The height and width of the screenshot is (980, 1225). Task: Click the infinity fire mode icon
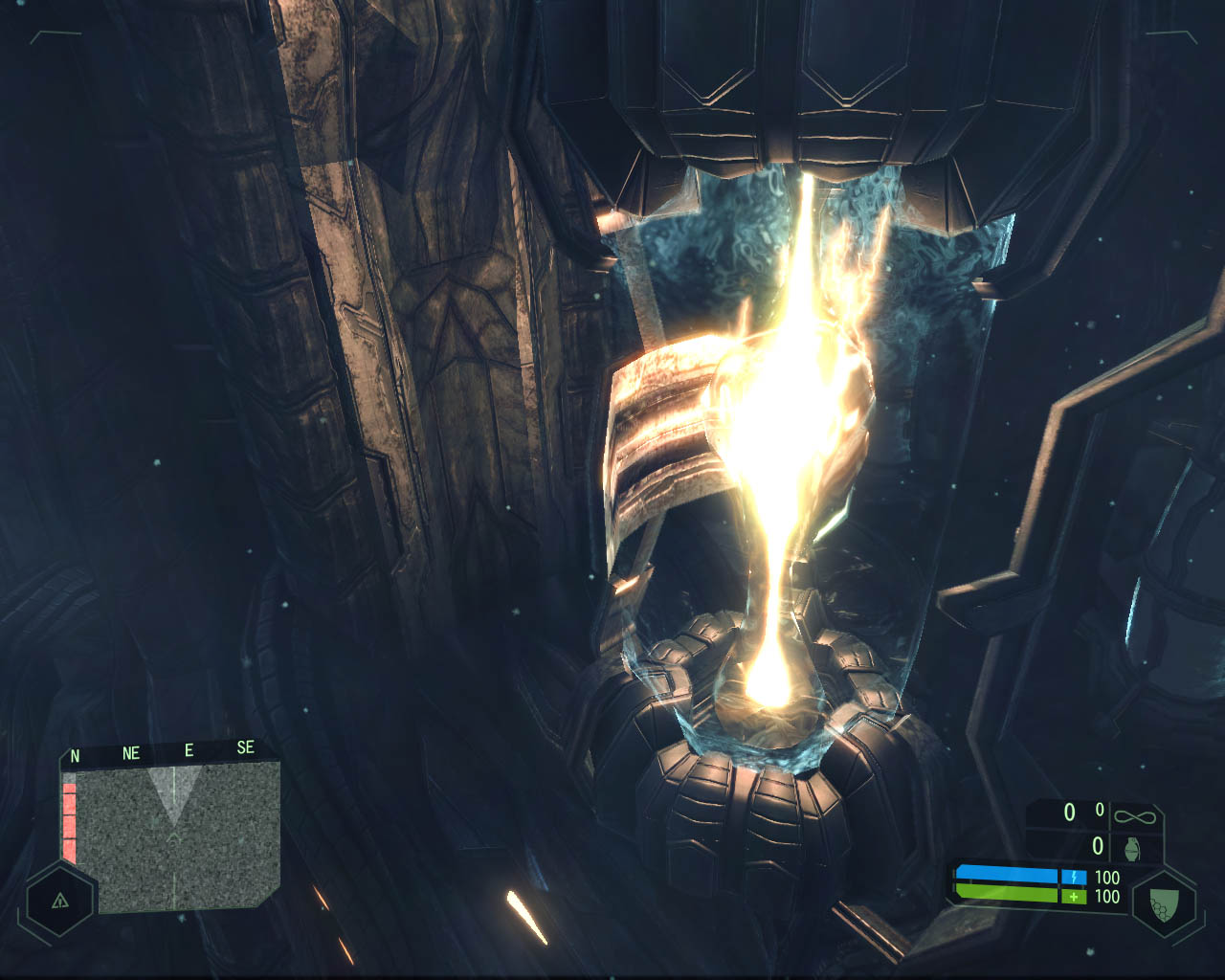click(x=1135, y=816)
